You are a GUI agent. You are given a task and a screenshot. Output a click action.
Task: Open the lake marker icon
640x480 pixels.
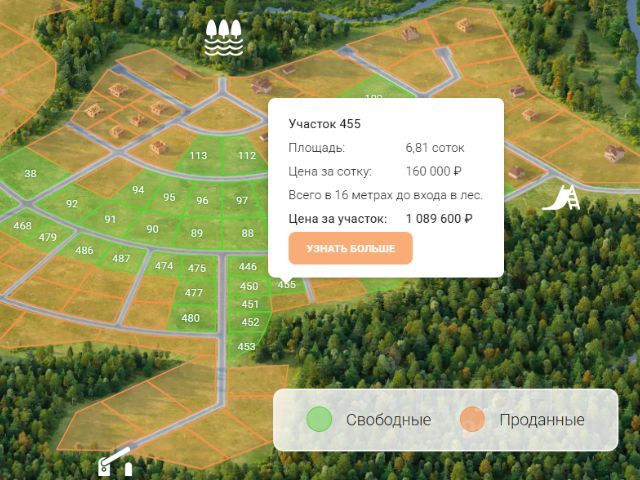tap(224, 38)
